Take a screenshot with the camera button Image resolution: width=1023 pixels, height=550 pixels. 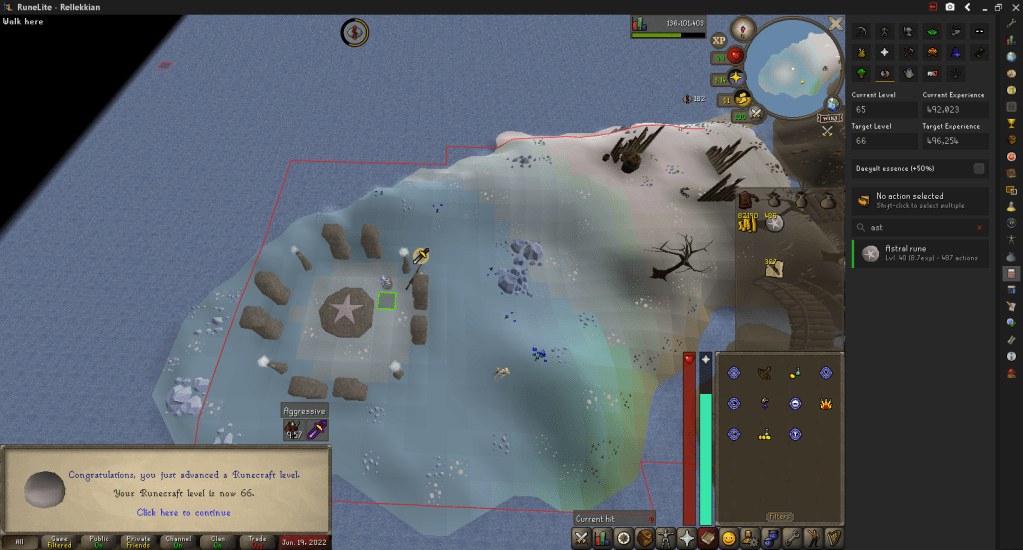coord(949,7)
